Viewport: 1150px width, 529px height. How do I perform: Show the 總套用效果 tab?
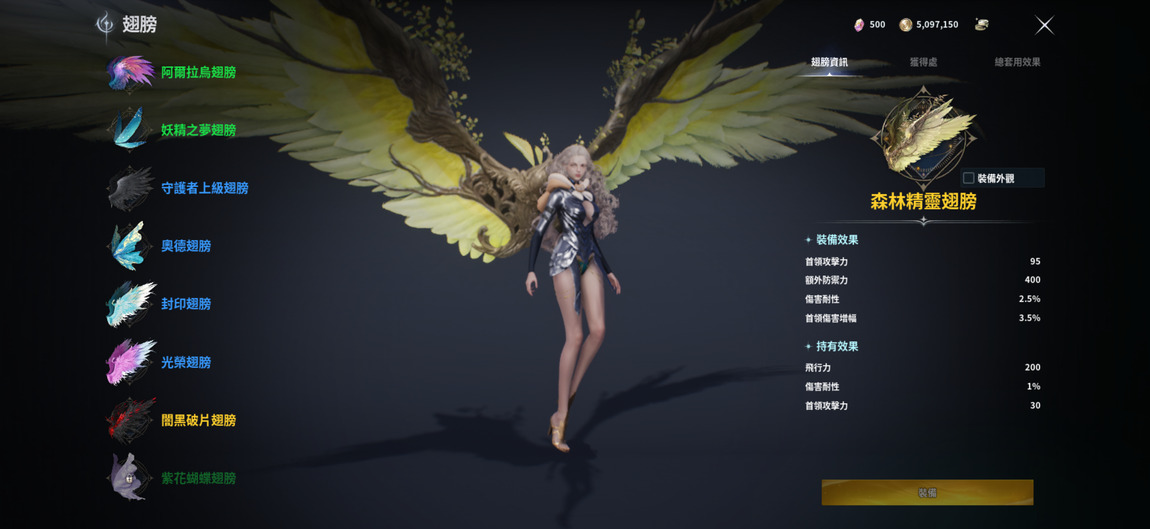click(x=1017, y=62)
